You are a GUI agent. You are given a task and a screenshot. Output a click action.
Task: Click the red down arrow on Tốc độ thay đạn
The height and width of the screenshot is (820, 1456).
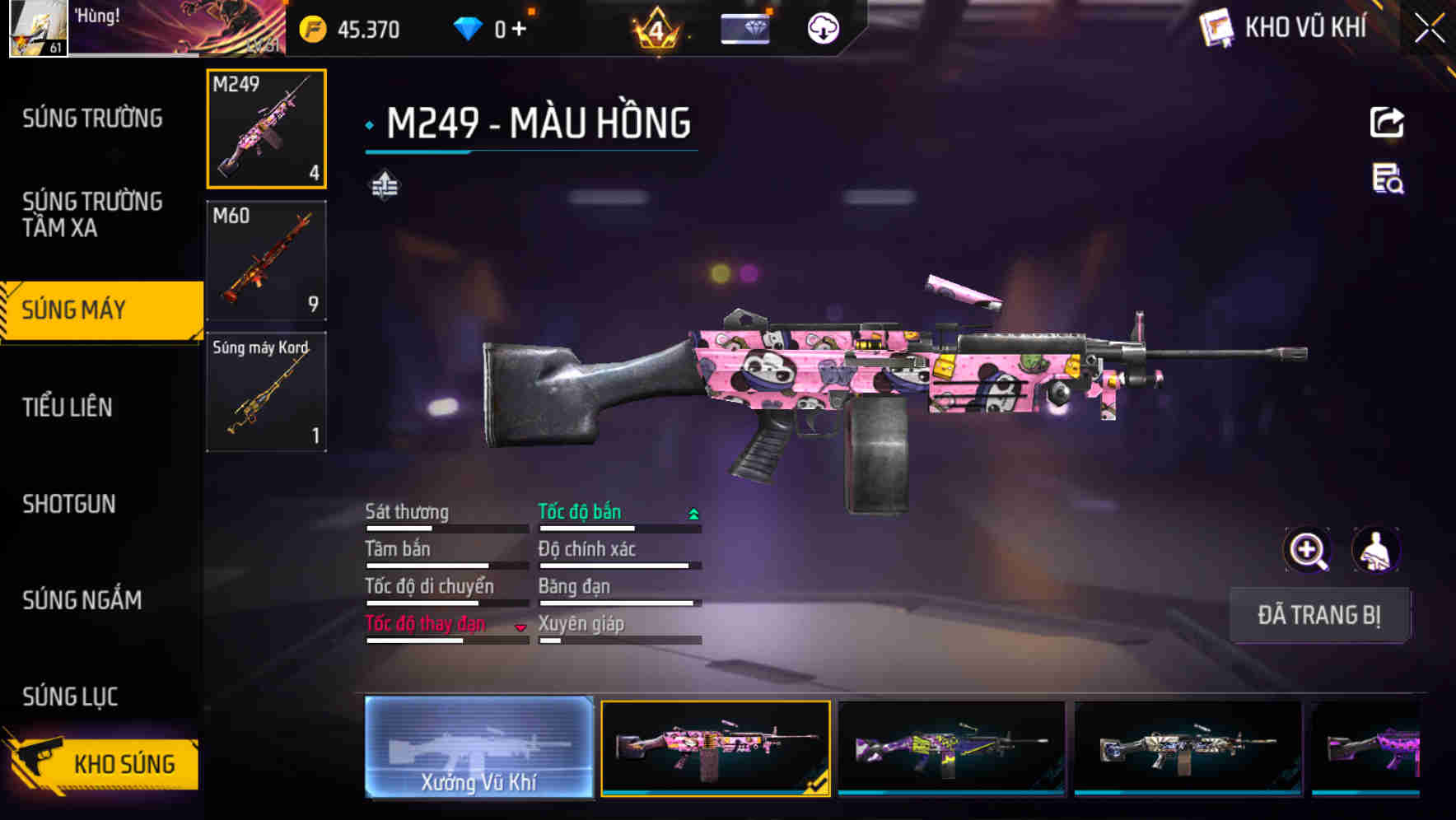[x=521, y=628]
